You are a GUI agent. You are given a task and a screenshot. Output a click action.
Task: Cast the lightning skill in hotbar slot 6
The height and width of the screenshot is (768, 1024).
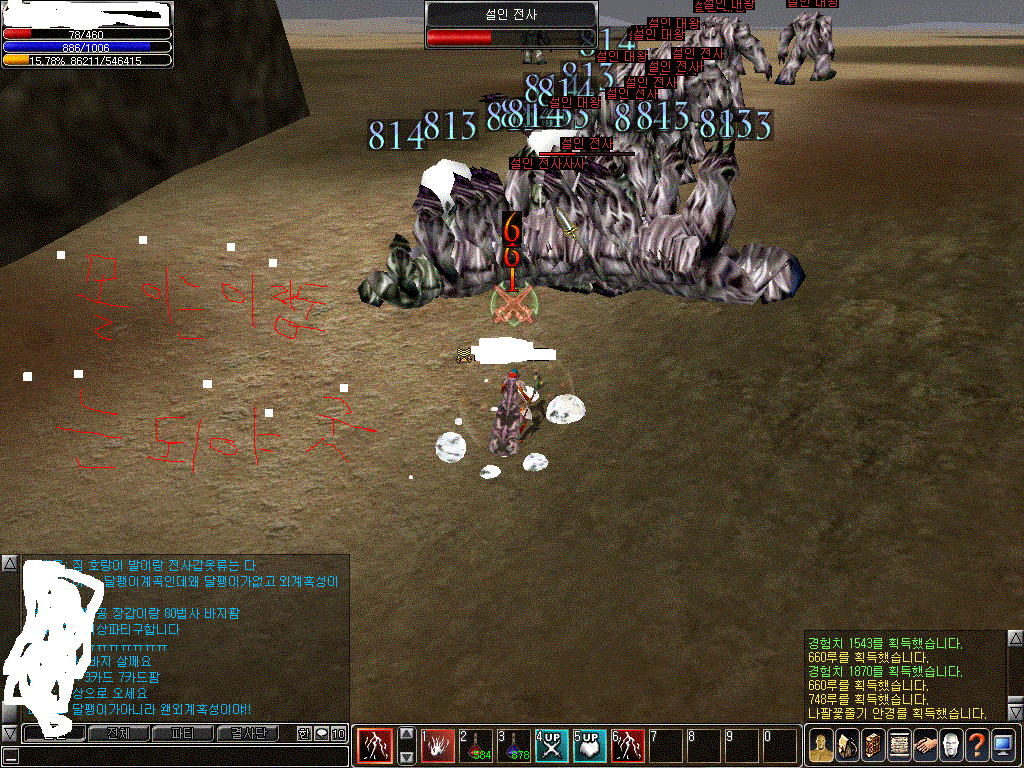coord(627,745)
